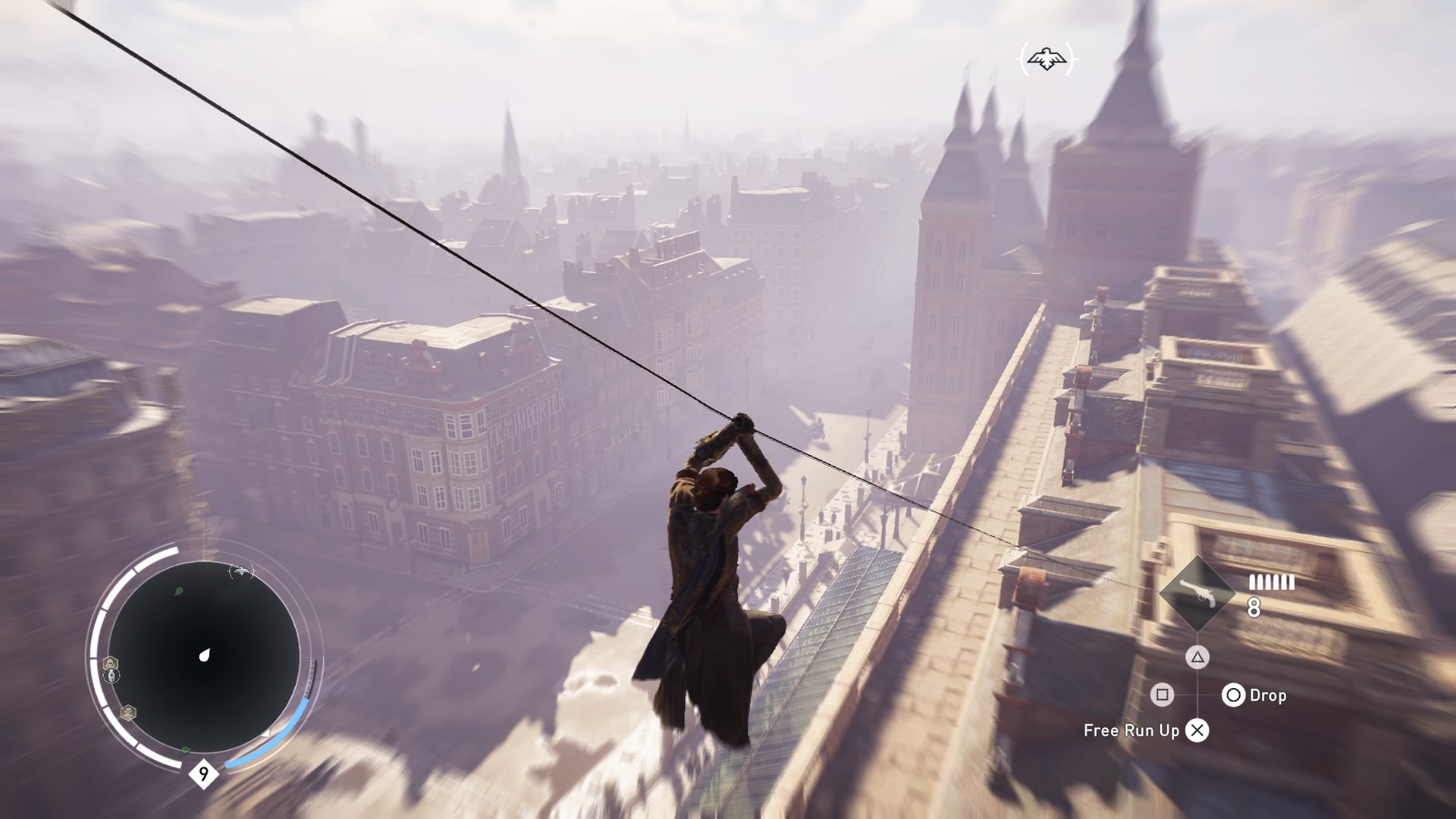This screenshot has height=819, width=1456.
Task: Click the eagle objective marker in the sky
Action: coord(1046,59)
